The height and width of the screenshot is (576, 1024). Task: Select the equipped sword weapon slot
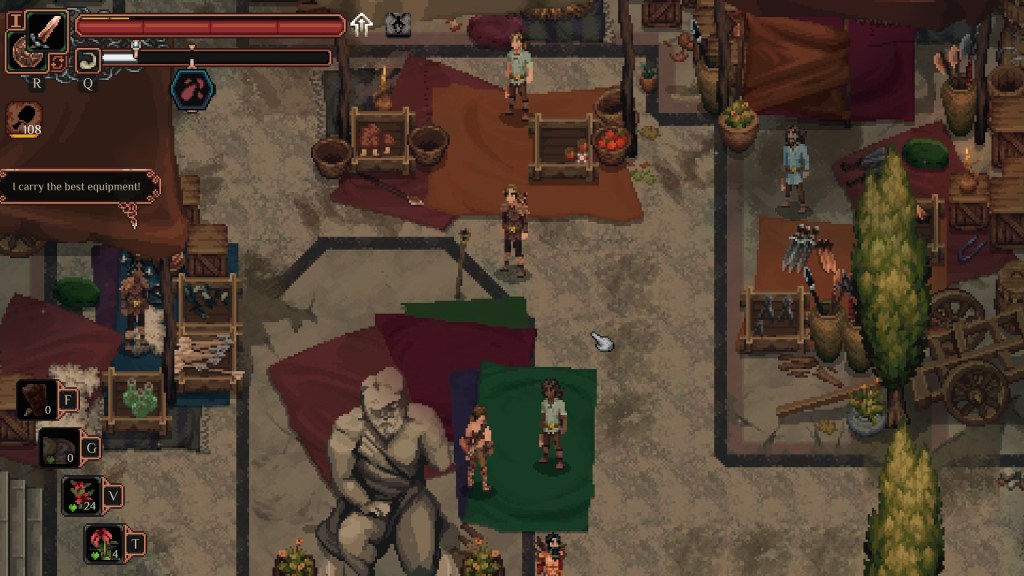pyautogui.click(x=46, y=31)
